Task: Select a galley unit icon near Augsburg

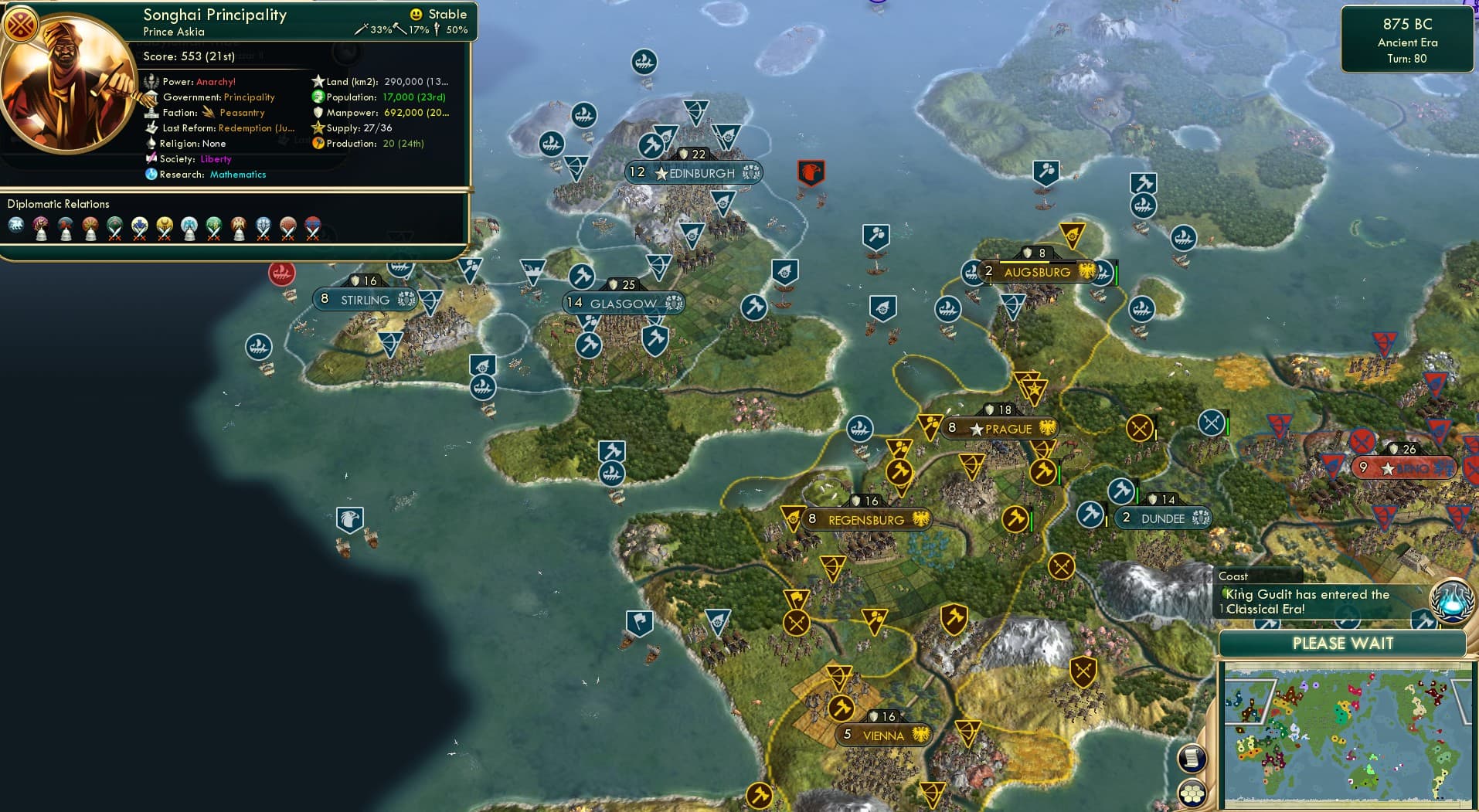Action: pyautogui.click(x=970, y=273)
